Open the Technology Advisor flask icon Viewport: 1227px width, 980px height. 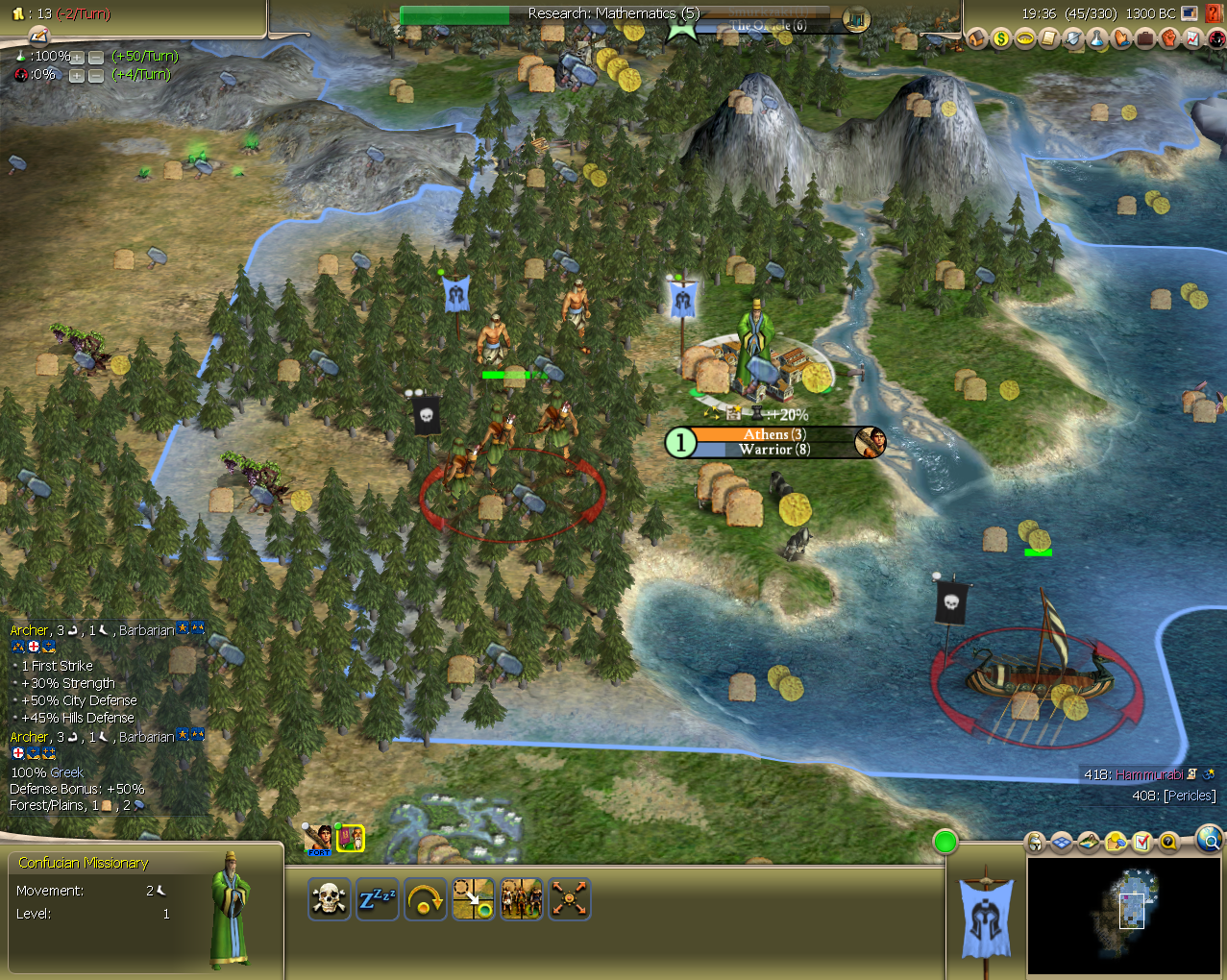point(1097,38)
